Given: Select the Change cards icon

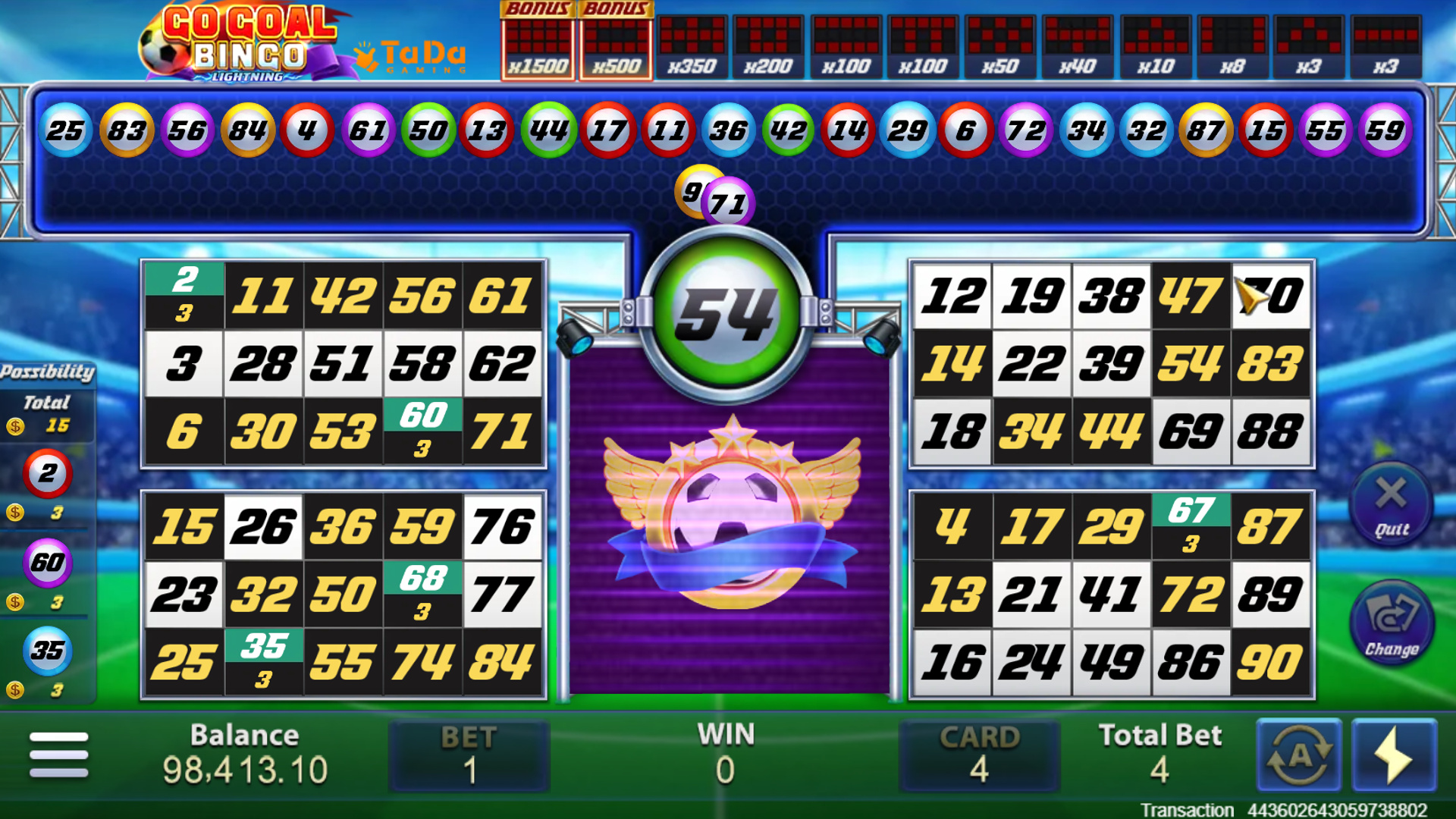Looking at the screenshot, I should pyautogui.click(x=1392, y=622).
